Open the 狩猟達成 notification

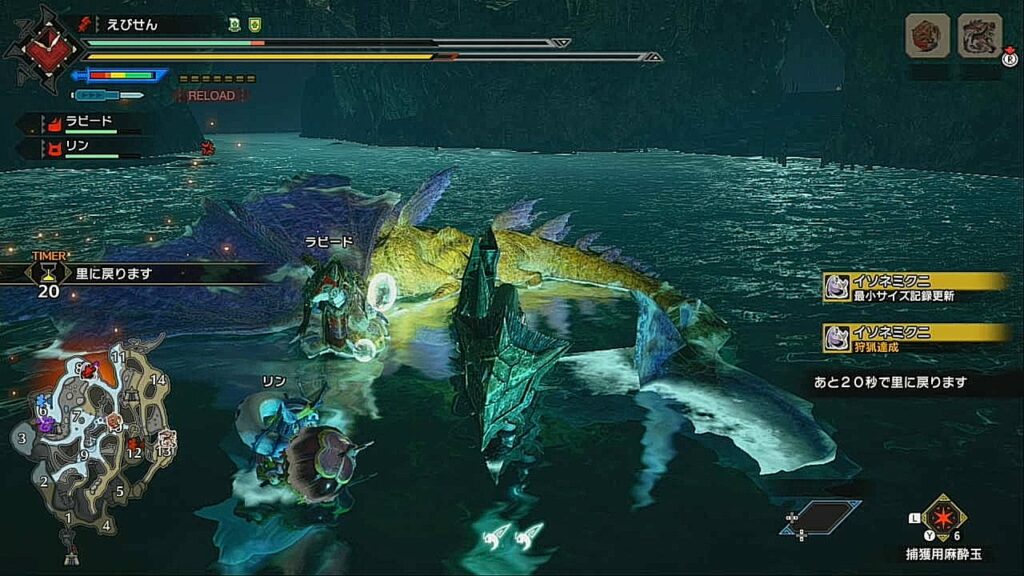tap(916, 338)
